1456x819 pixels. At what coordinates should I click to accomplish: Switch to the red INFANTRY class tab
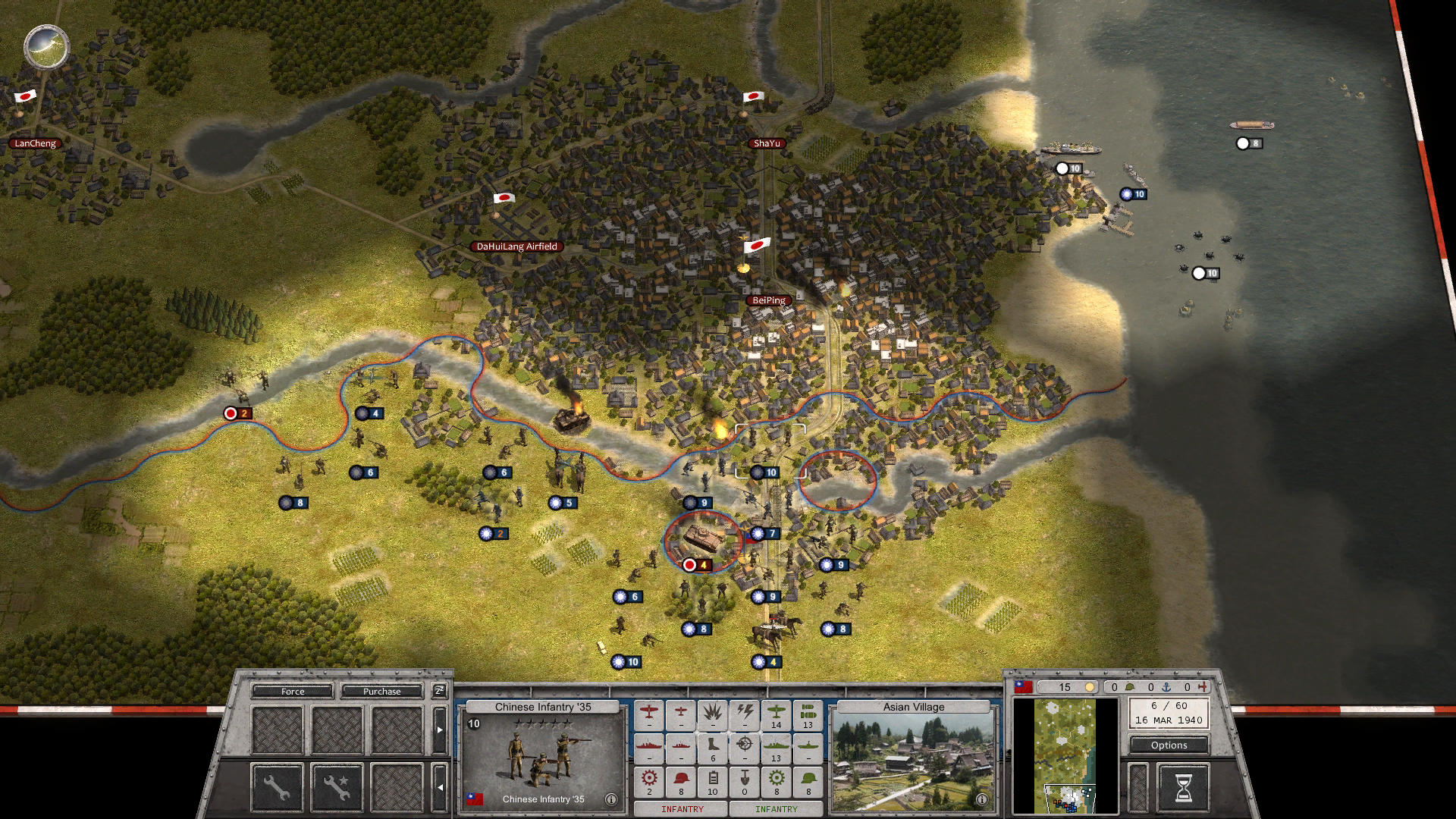point(682,809)
